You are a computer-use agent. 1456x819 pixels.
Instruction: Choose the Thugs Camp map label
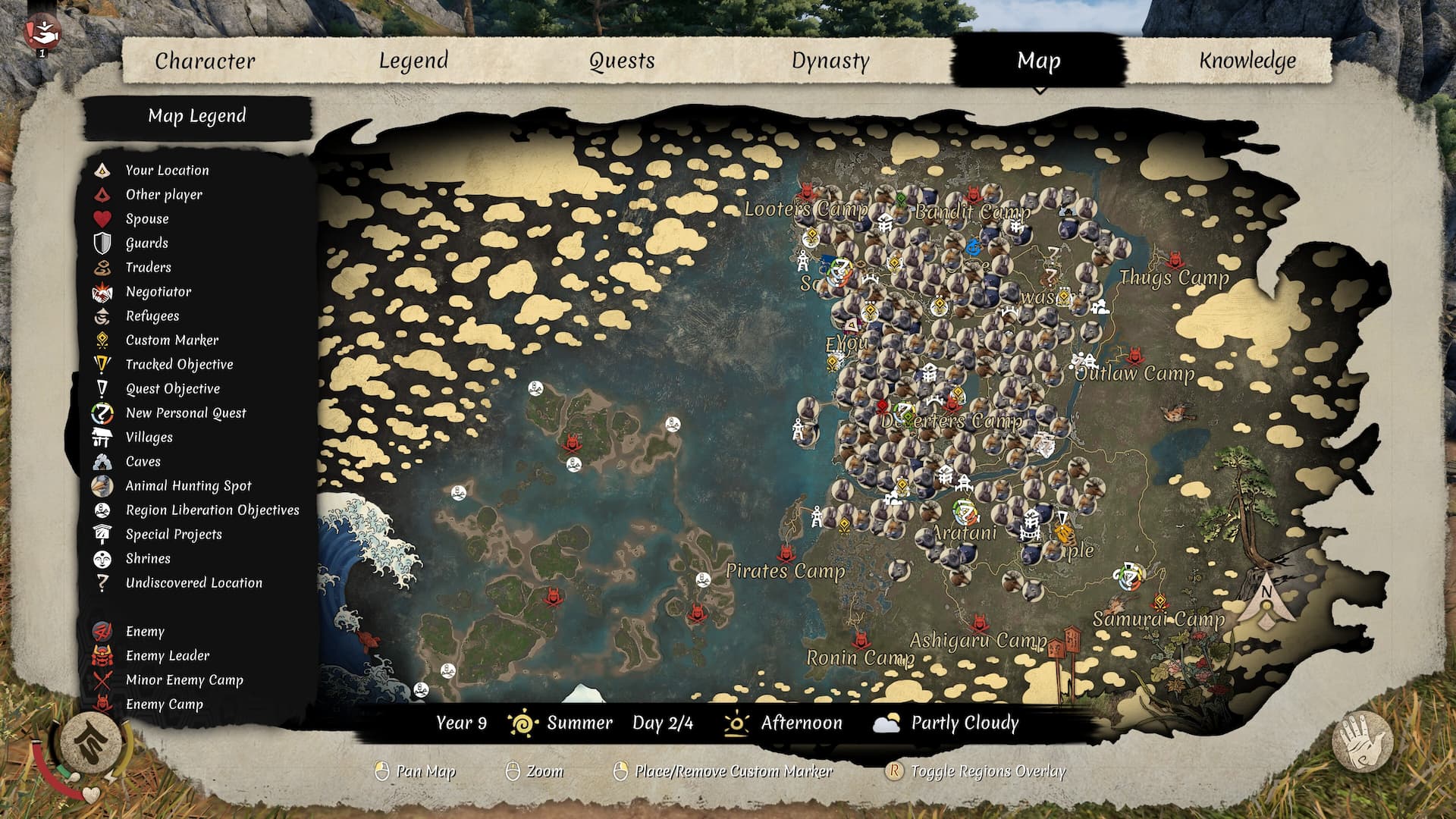[1174, 278]
